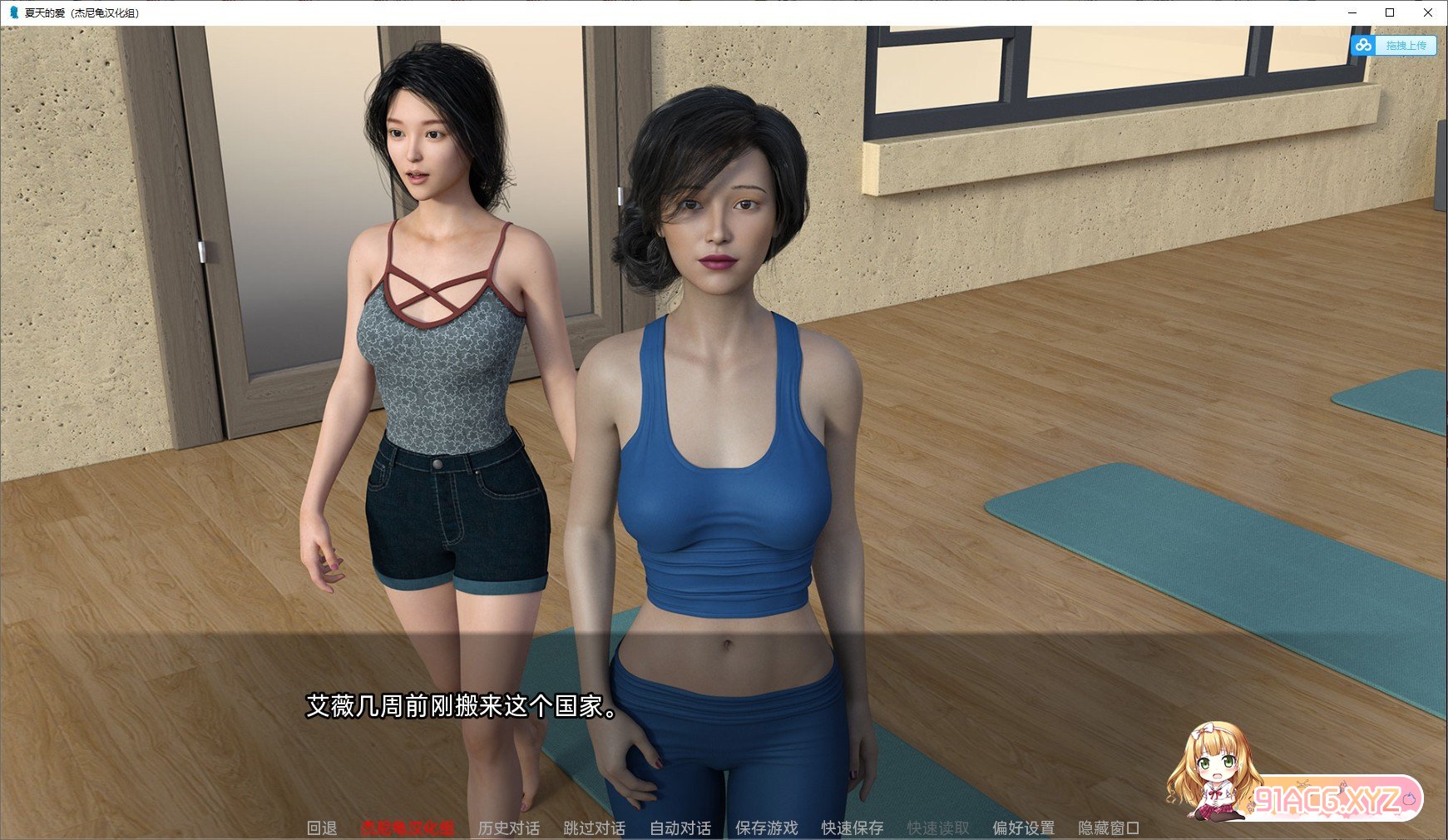
Task: Click the Baidu cloud upload icon
Action: pyautogui.click(x=1363, y=46)
